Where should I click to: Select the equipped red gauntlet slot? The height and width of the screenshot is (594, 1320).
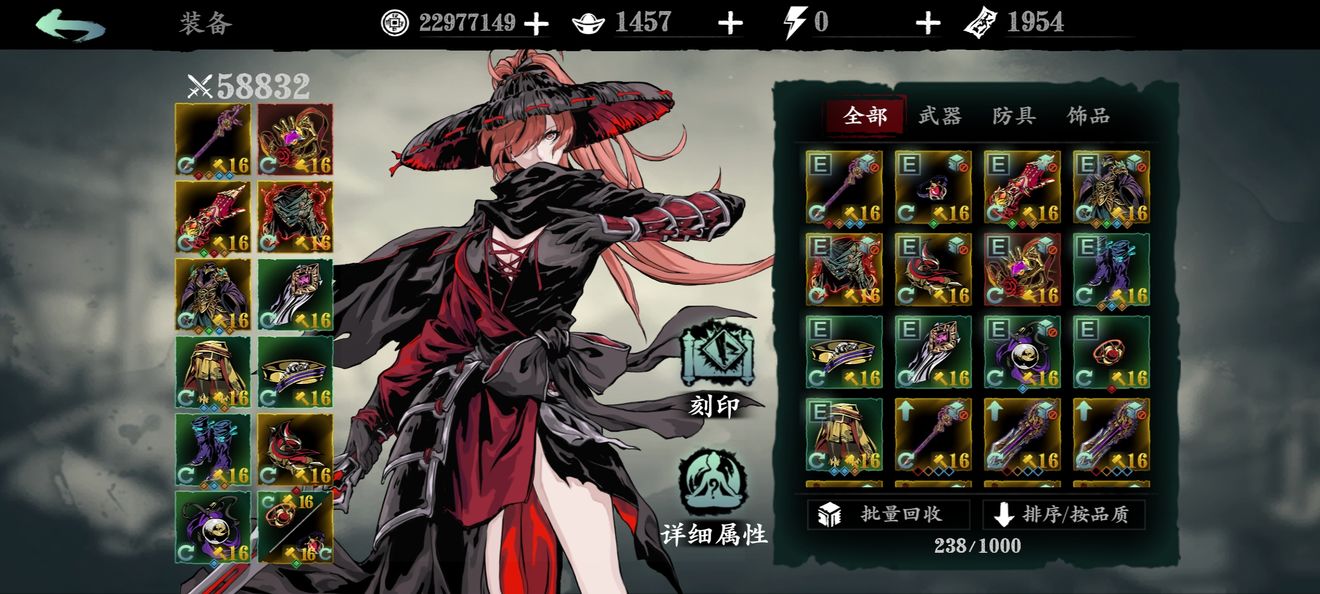pos(213,216)
